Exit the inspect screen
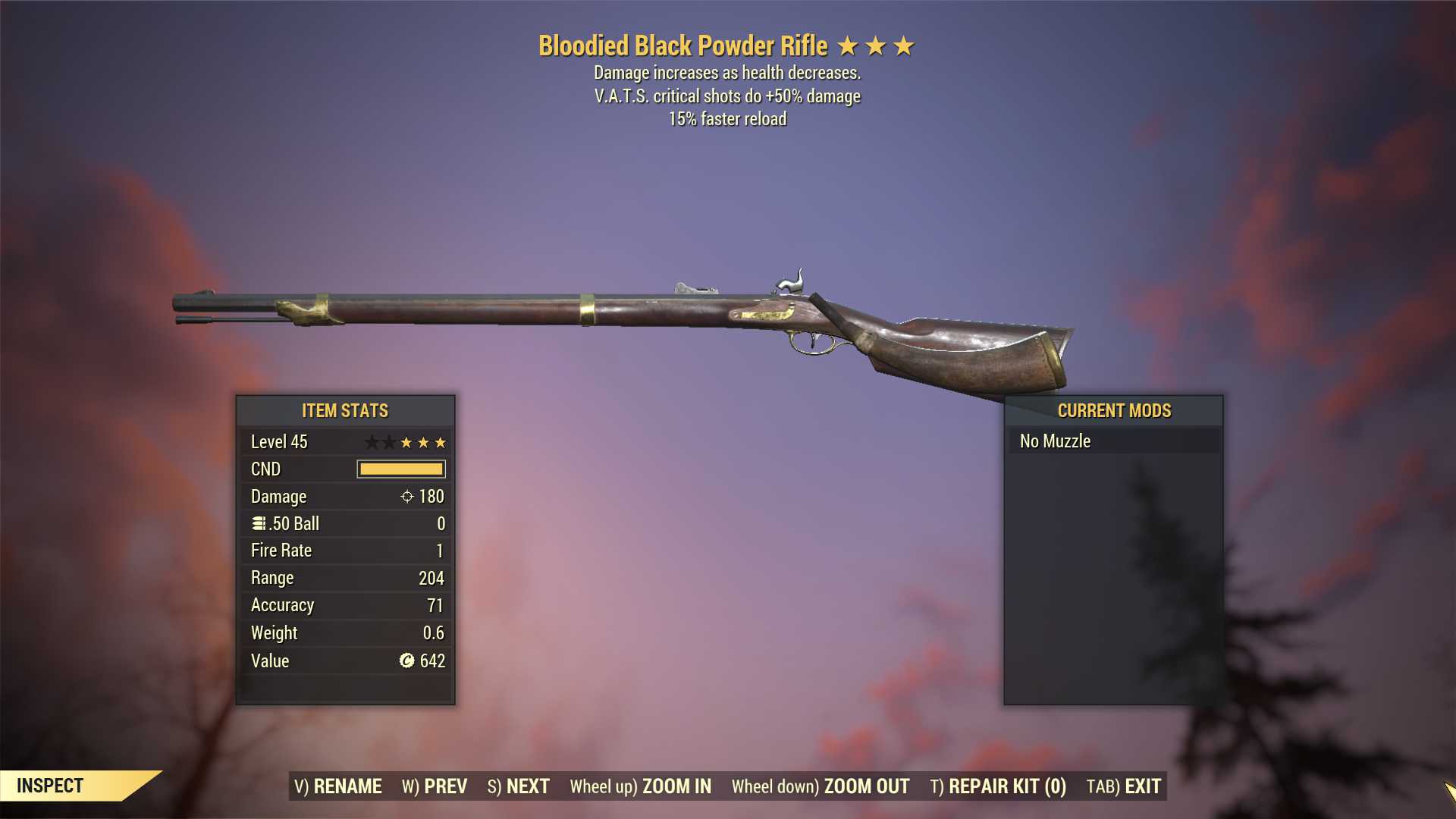The height and width of the screenshot is (819, 1456). pyautogui.click(x=1124, y=786)
